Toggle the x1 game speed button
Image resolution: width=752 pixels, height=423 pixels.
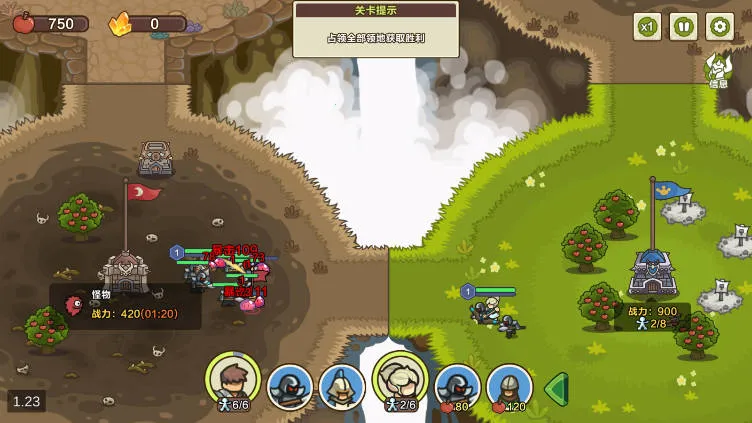[648, 27]
